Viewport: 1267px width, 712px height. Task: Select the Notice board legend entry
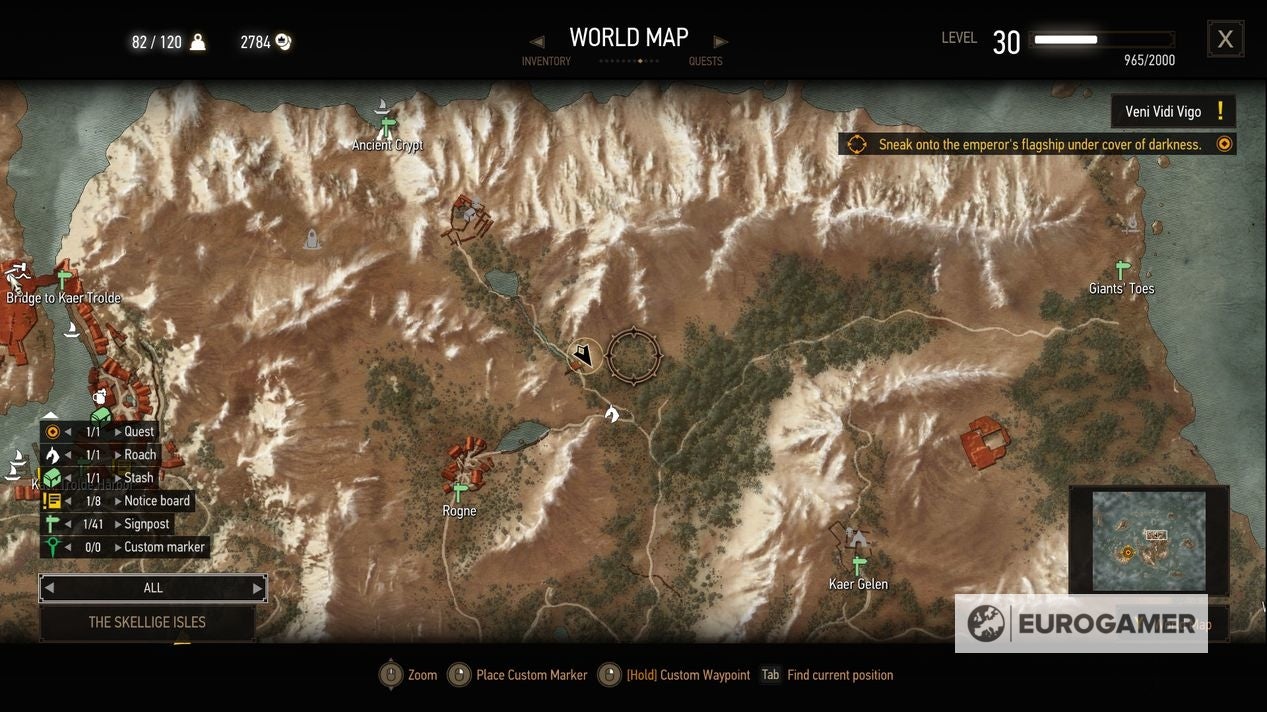click(x=156, y=501)
